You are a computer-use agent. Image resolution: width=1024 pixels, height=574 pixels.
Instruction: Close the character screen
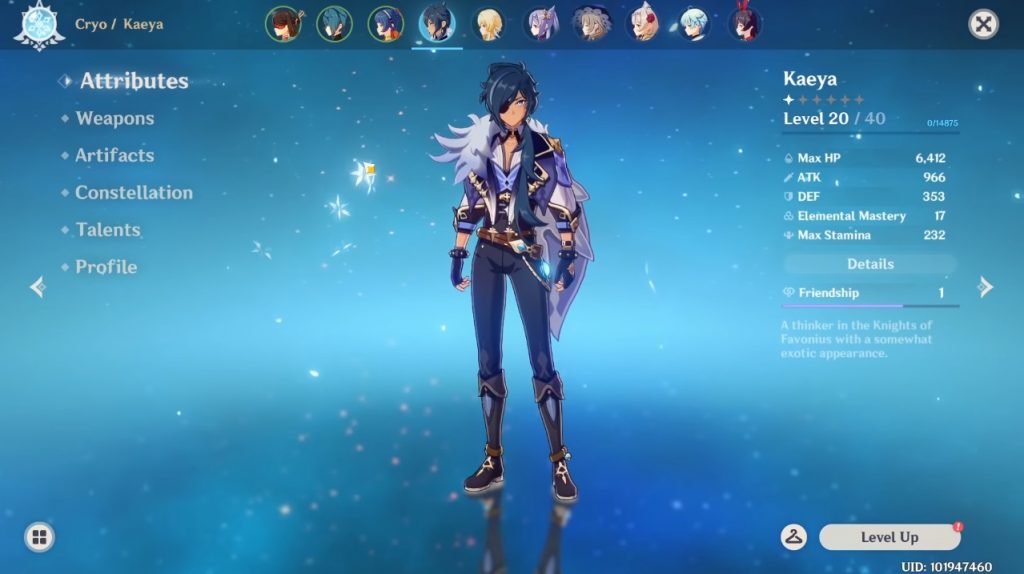[x=984, y=24]
